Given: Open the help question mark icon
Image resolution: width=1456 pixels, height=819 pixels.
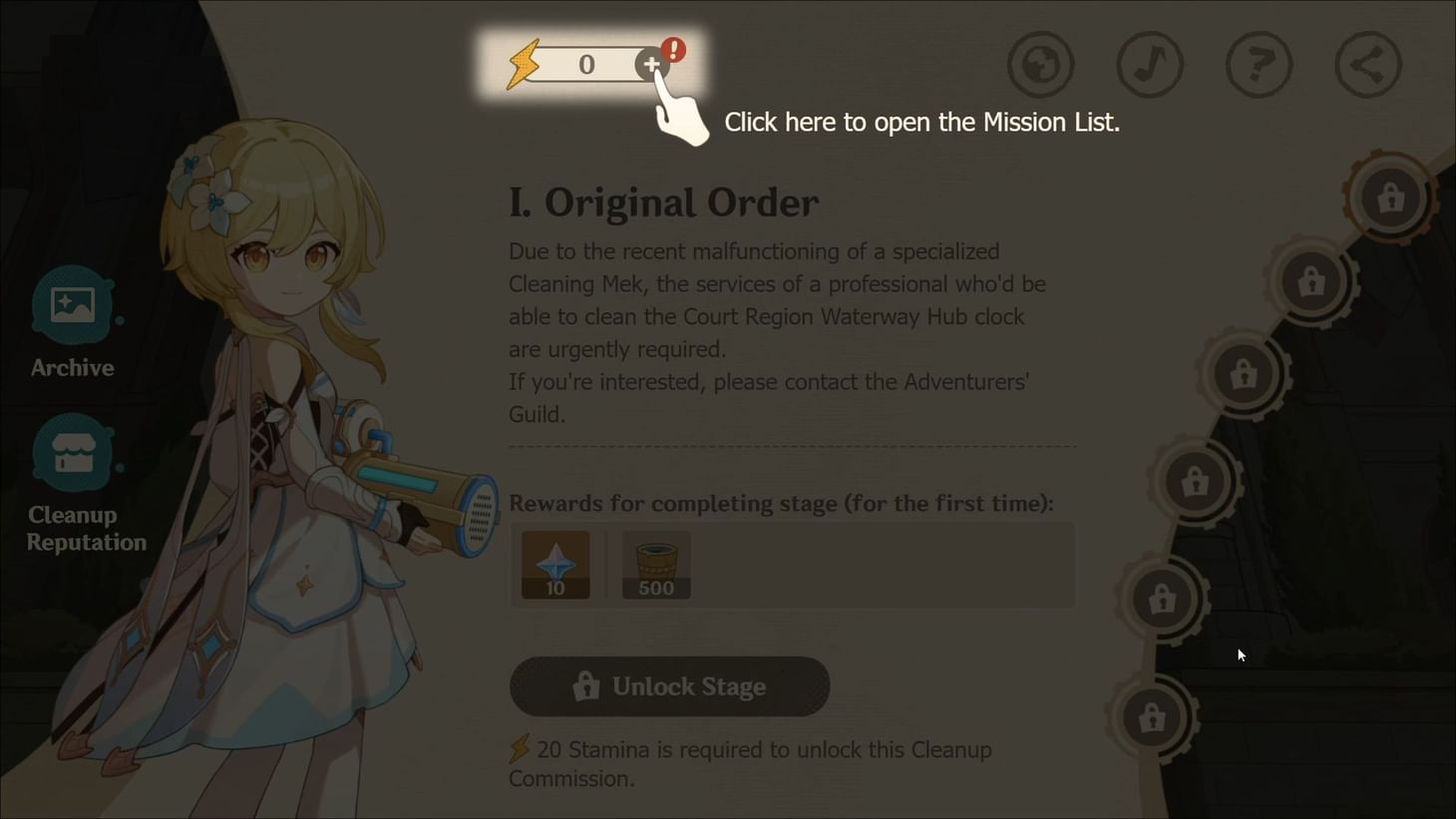Looking at the screenshot, I should pyautogui.click(x=1259, y=64).
